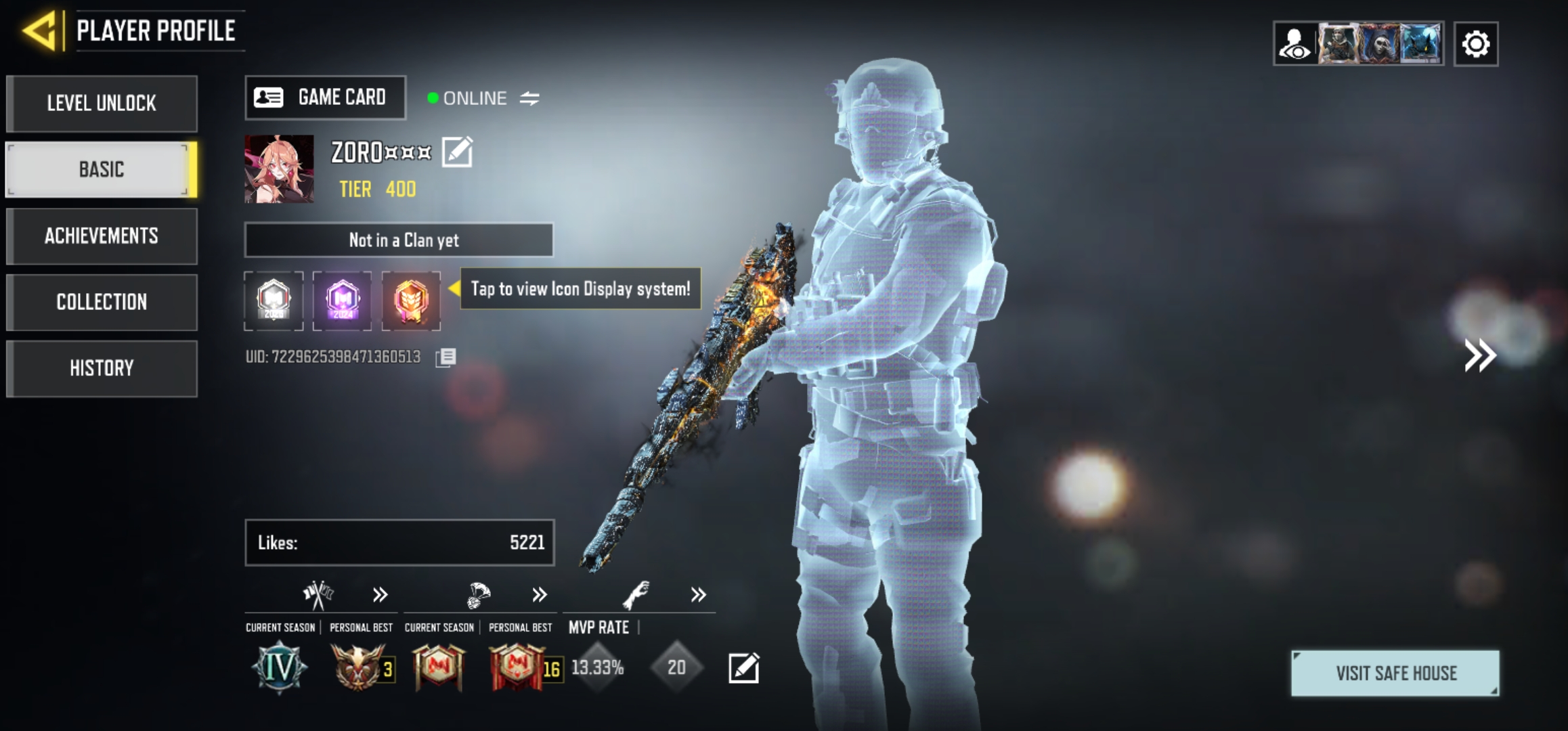Open the Level Unlock tab
1568x731 pixels.
click(x=102, y=104)
